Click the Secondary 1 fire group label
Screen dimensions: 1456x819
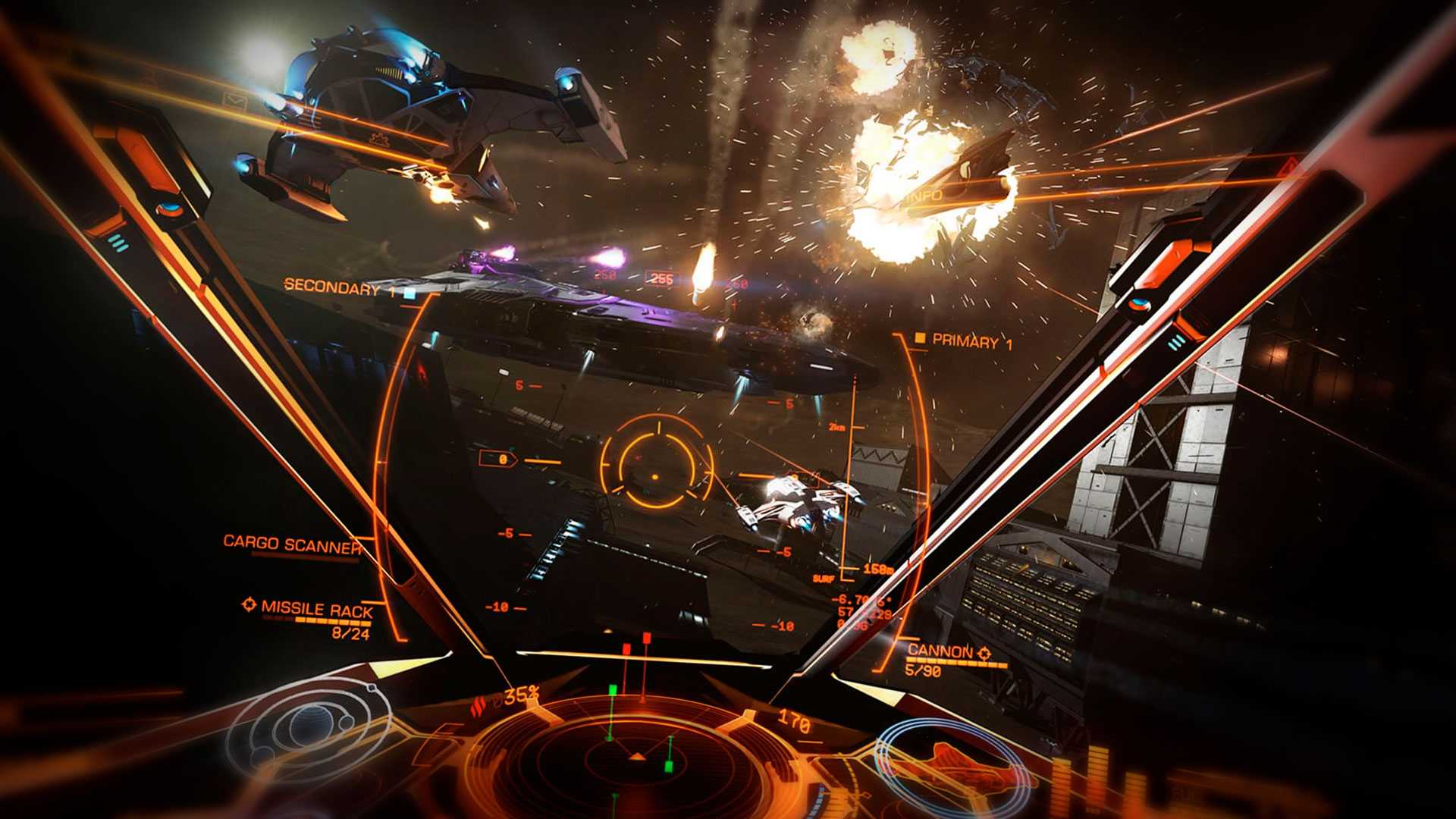pos(332,287)
